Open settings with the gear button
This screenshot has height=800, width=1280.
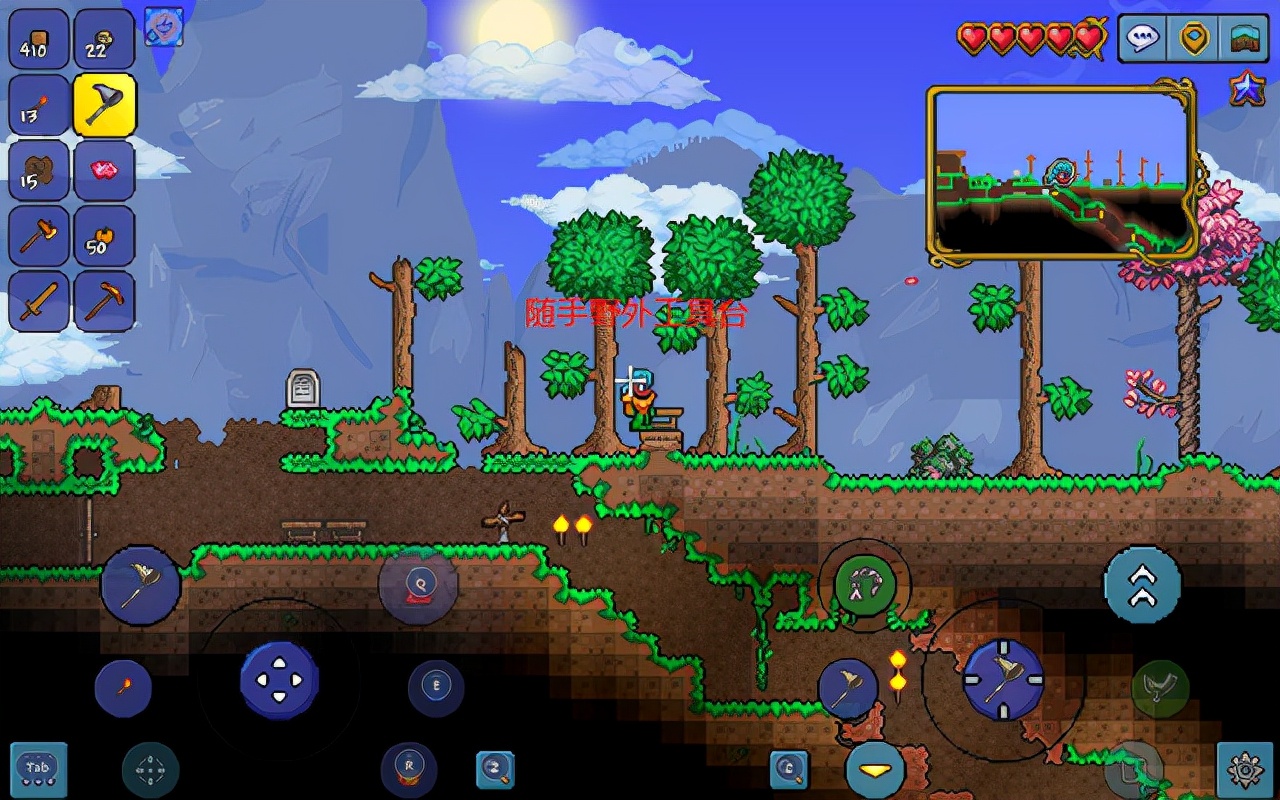[x=1246, y=770]
